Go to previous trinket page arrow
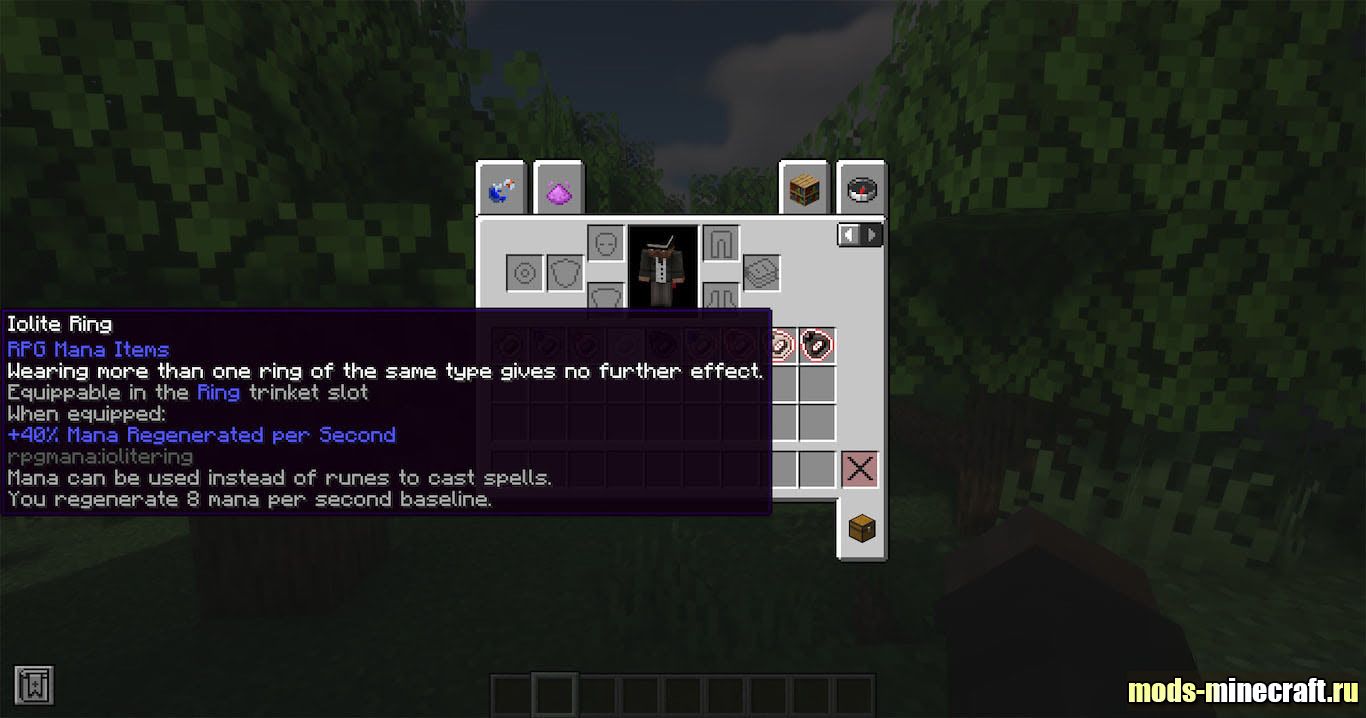The height and width of the screenshot is (718, 1366). tap(849, 235)
